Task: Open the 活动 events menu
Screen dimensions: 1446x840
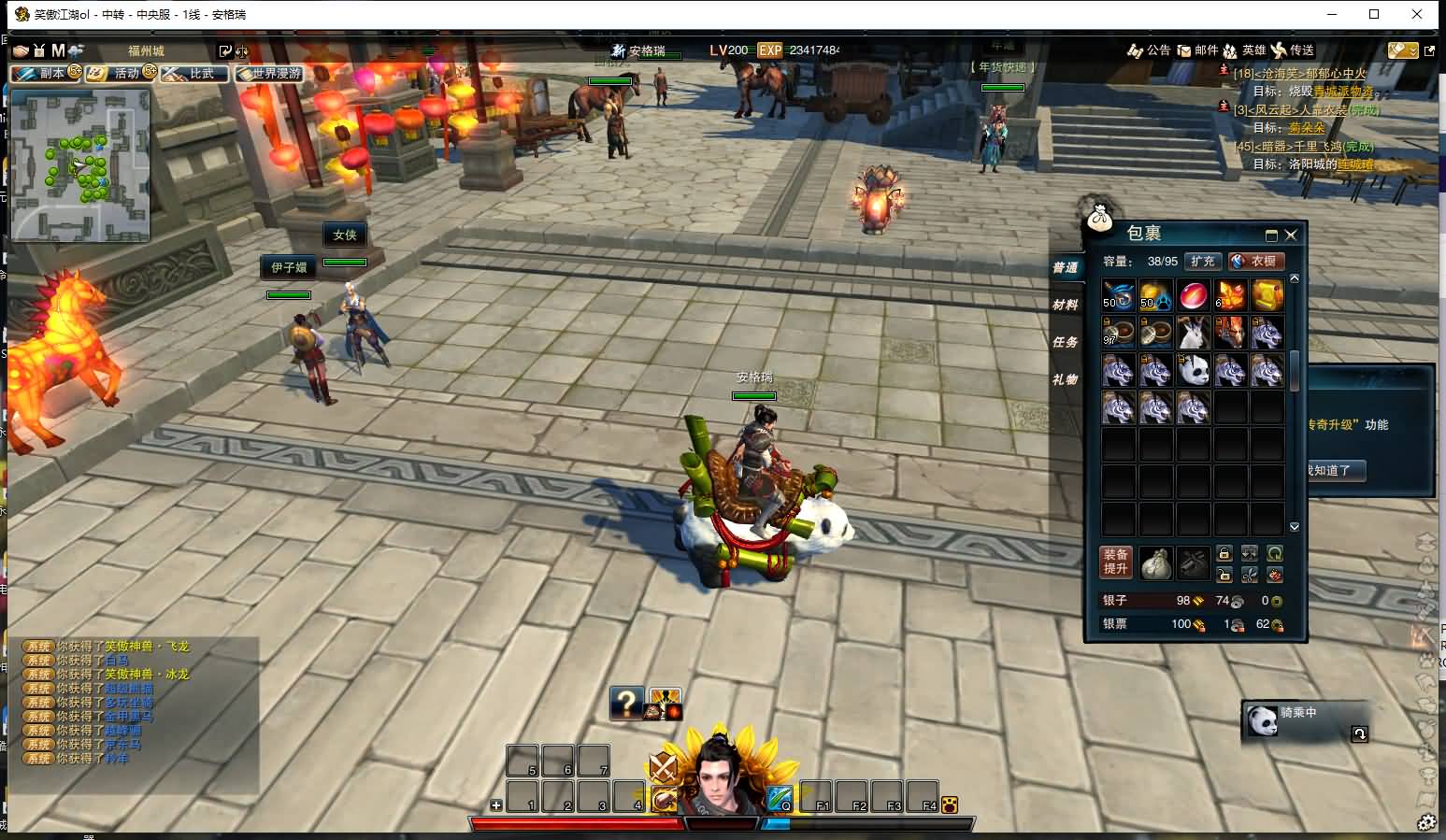Action: tap(121, 73)
